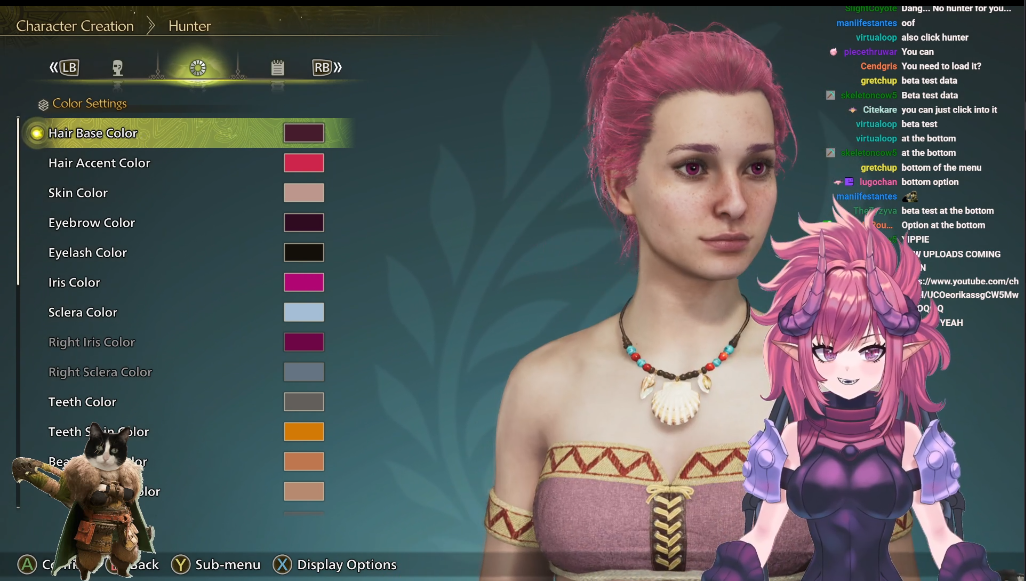Viewport: 1026px width, 581px height.
Task: Select Eyebrow Color in the list
Action: (91, 223)
